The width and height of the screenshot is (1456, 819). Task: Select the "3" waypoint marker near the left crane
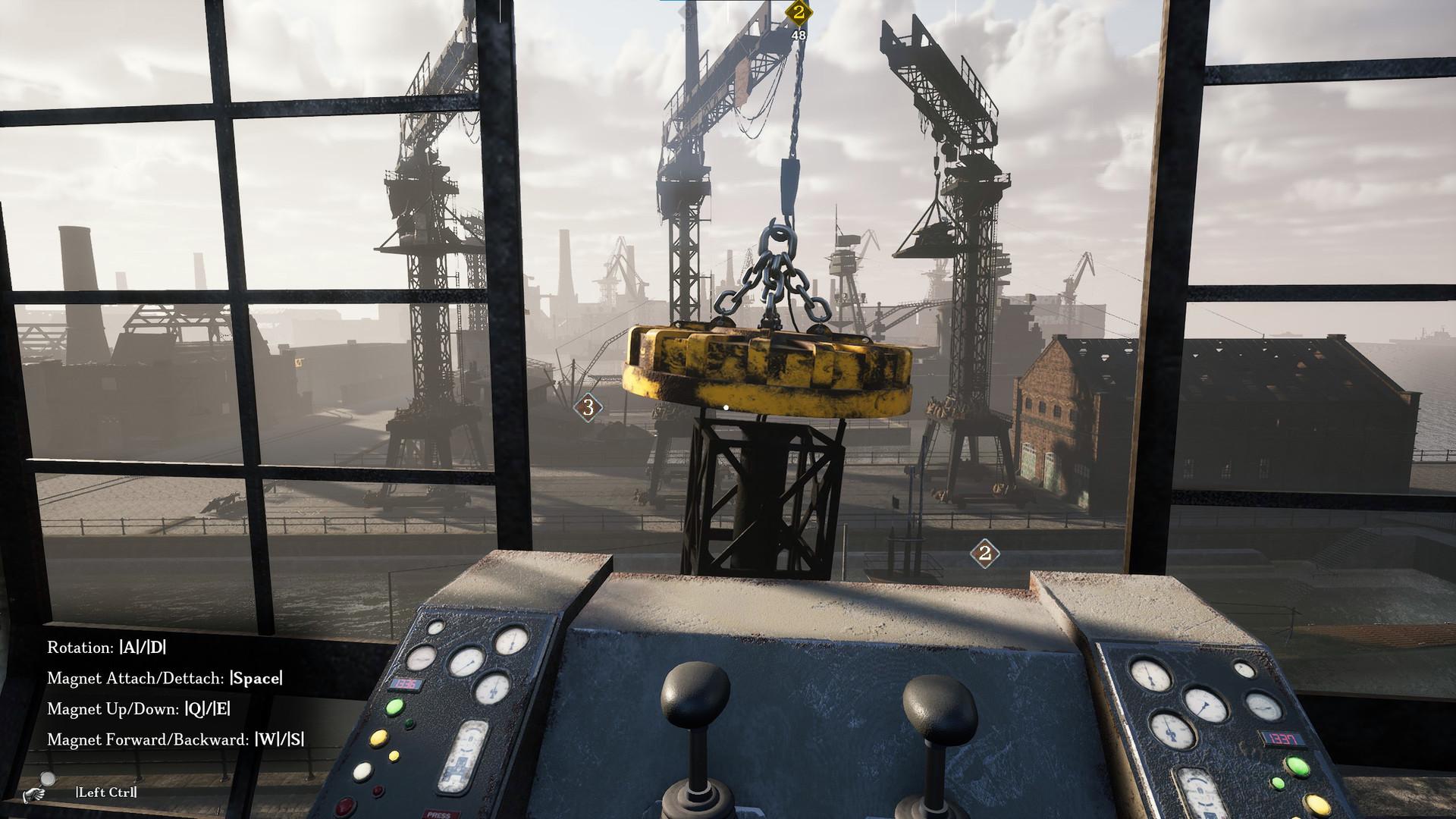coord(586,407)
